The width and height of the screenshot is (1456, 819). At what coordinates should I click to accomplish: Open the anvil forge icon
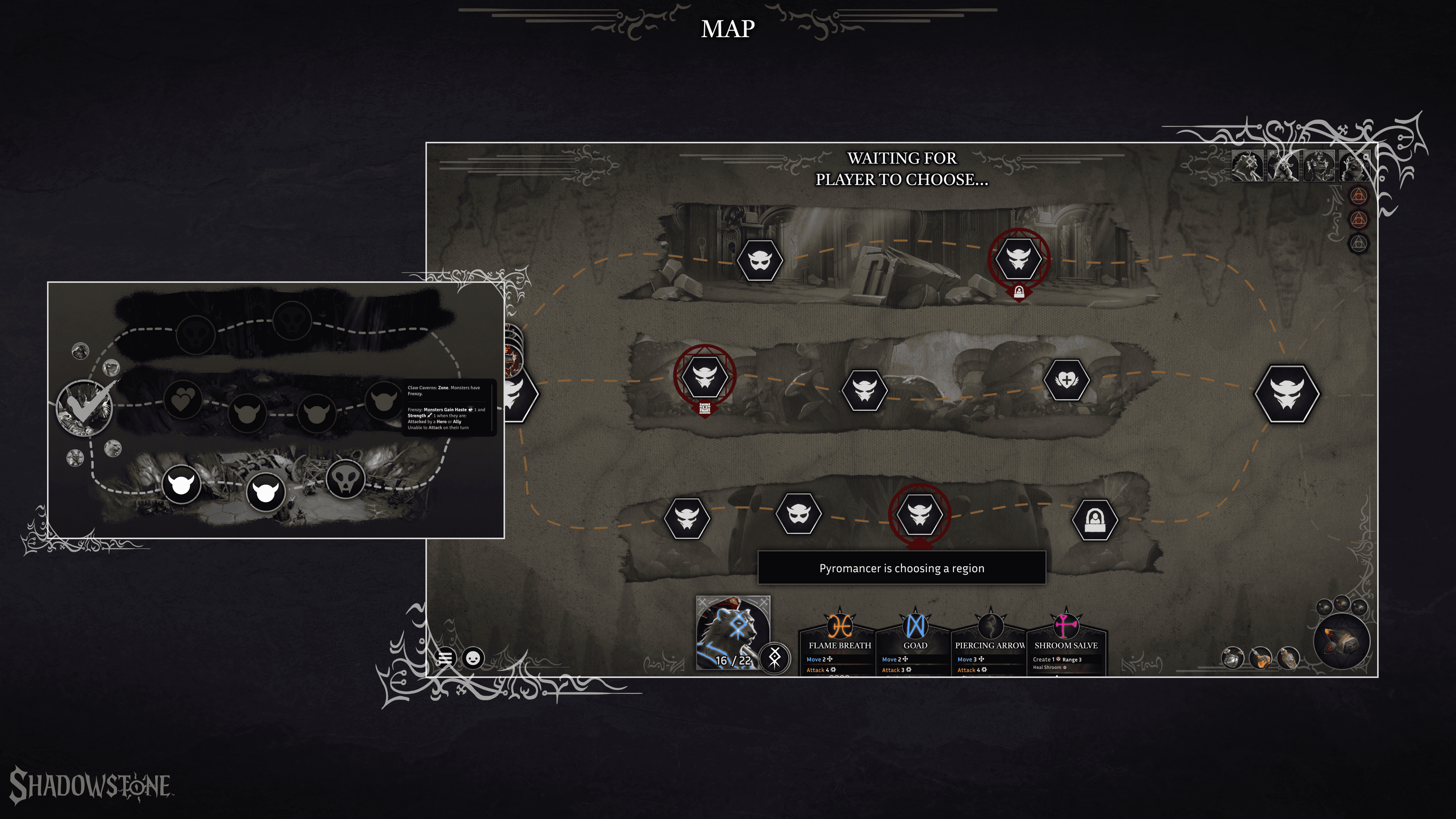1342,642
